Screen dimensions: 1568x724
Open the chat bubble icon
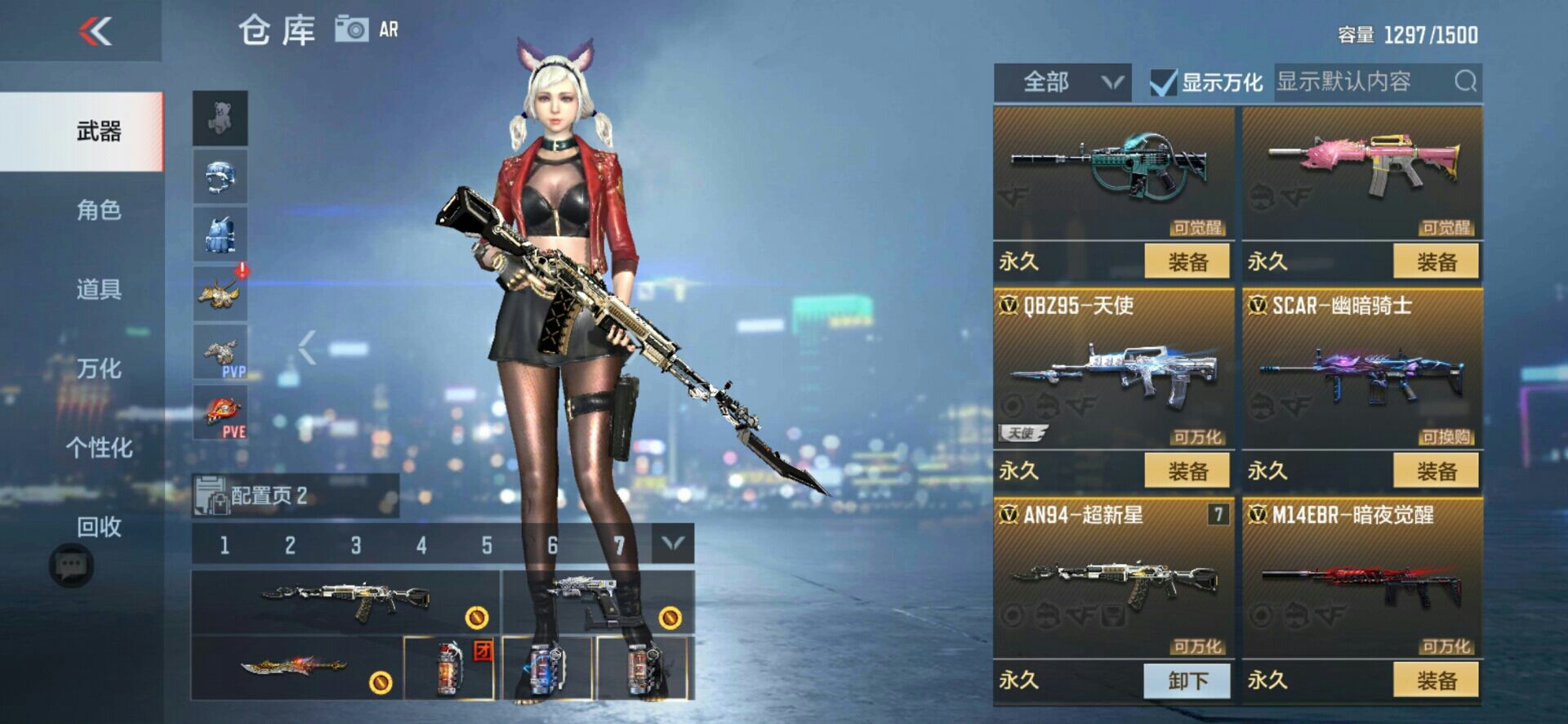pyautogui.click(x=71, y=565)
